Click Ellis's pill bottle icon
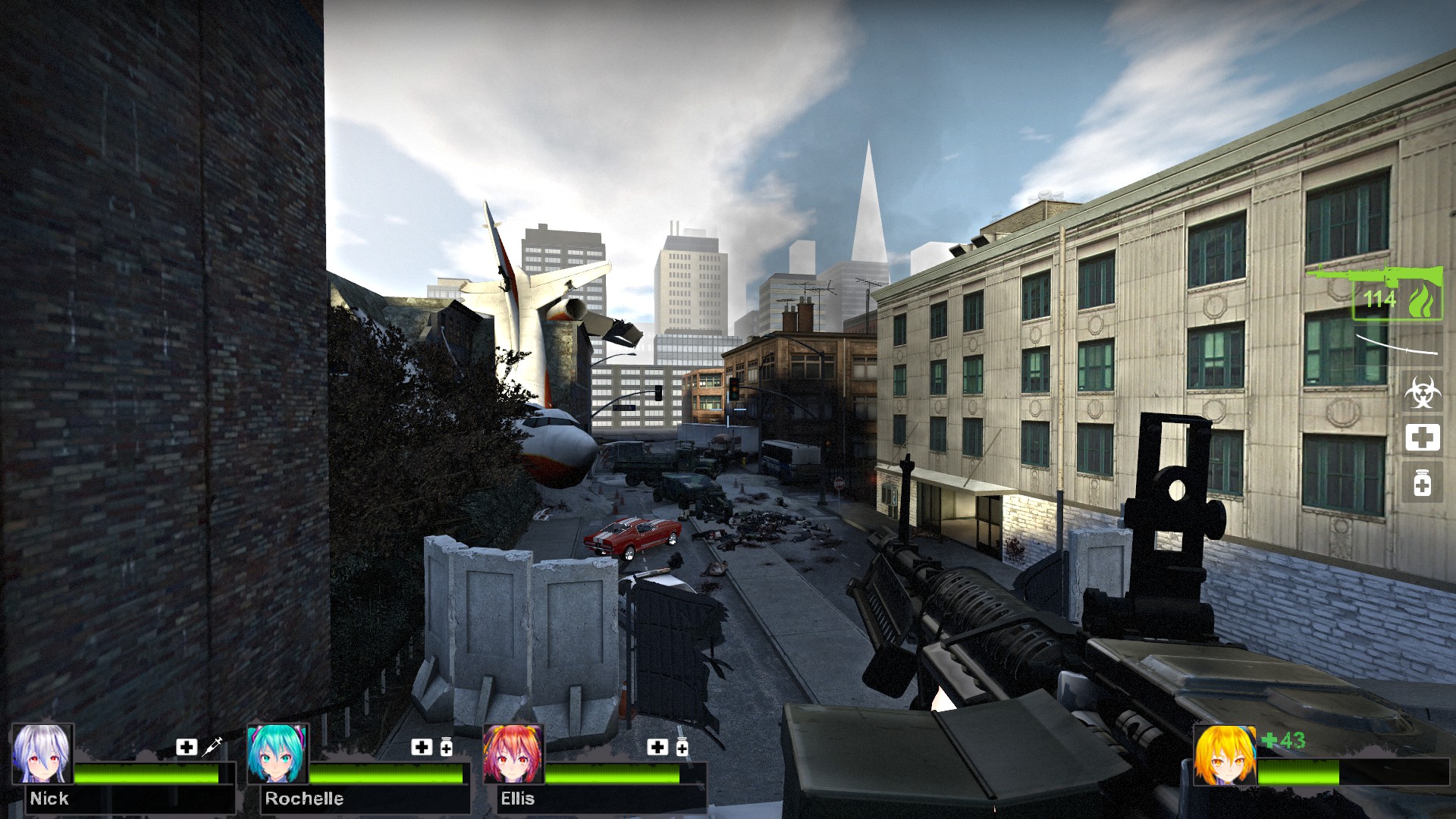Image resolution: width=1456 pixels, height=819 pixels. pyautogui.click(x=682, y=747)
